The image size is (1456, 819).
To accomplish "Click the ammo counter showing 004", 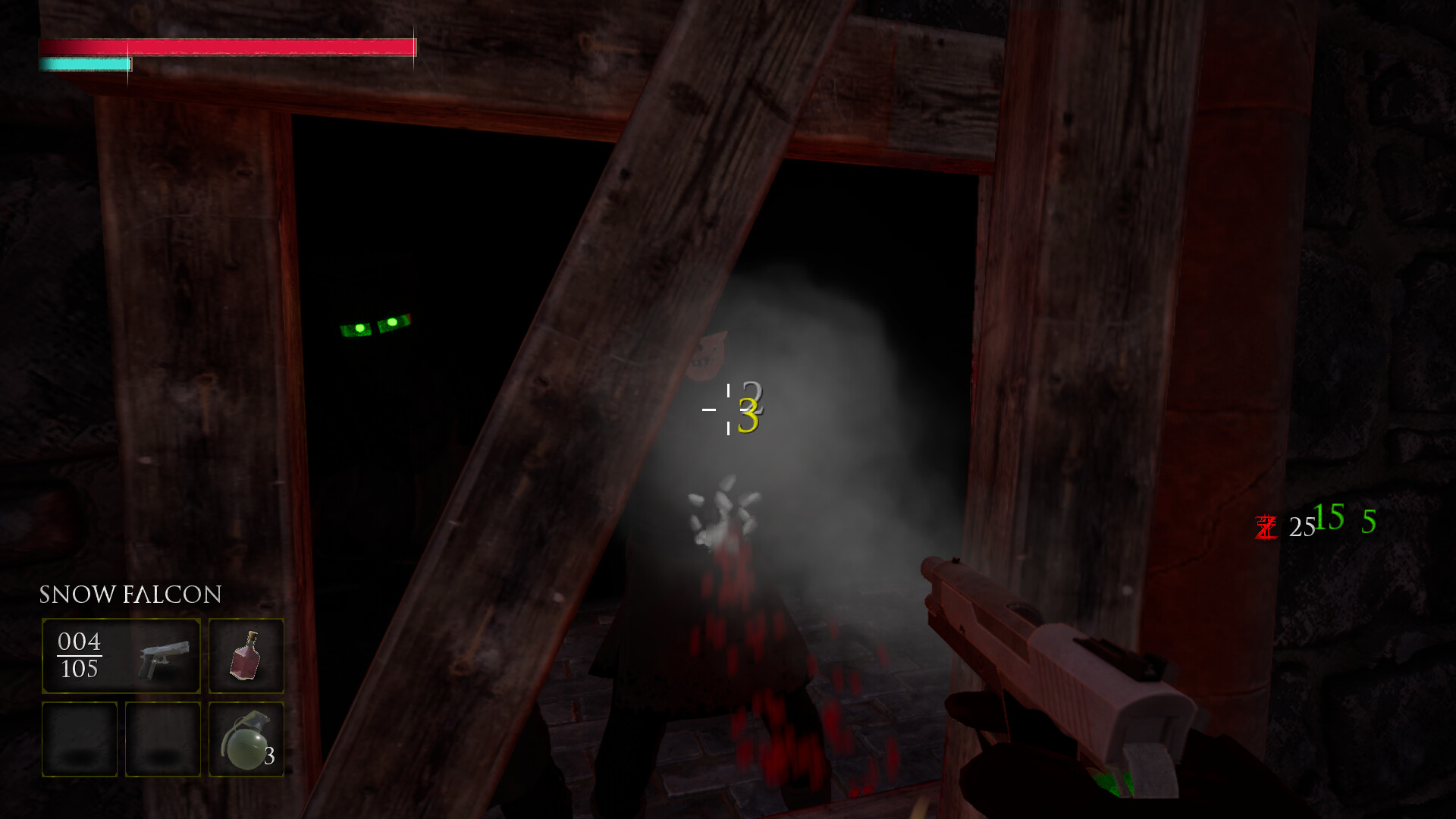I will (78, 641).
